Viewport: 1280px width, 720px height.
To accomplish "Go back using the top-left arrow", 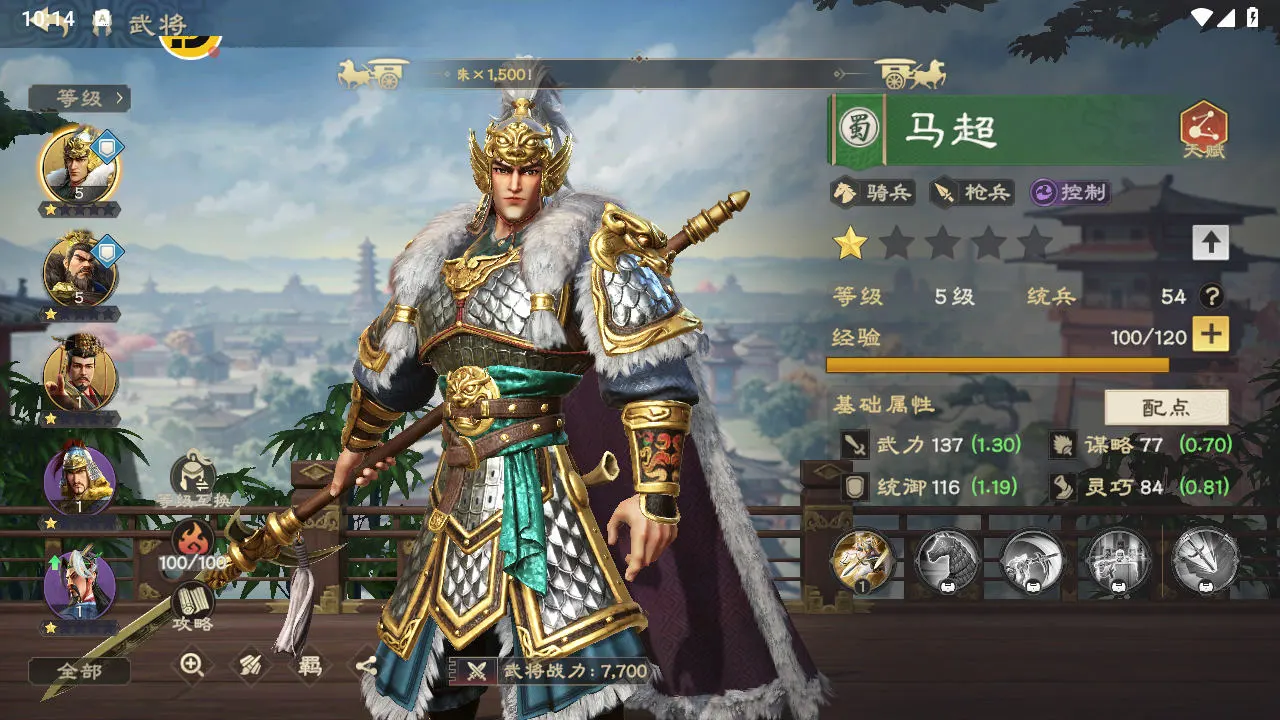I will [48, 22].
